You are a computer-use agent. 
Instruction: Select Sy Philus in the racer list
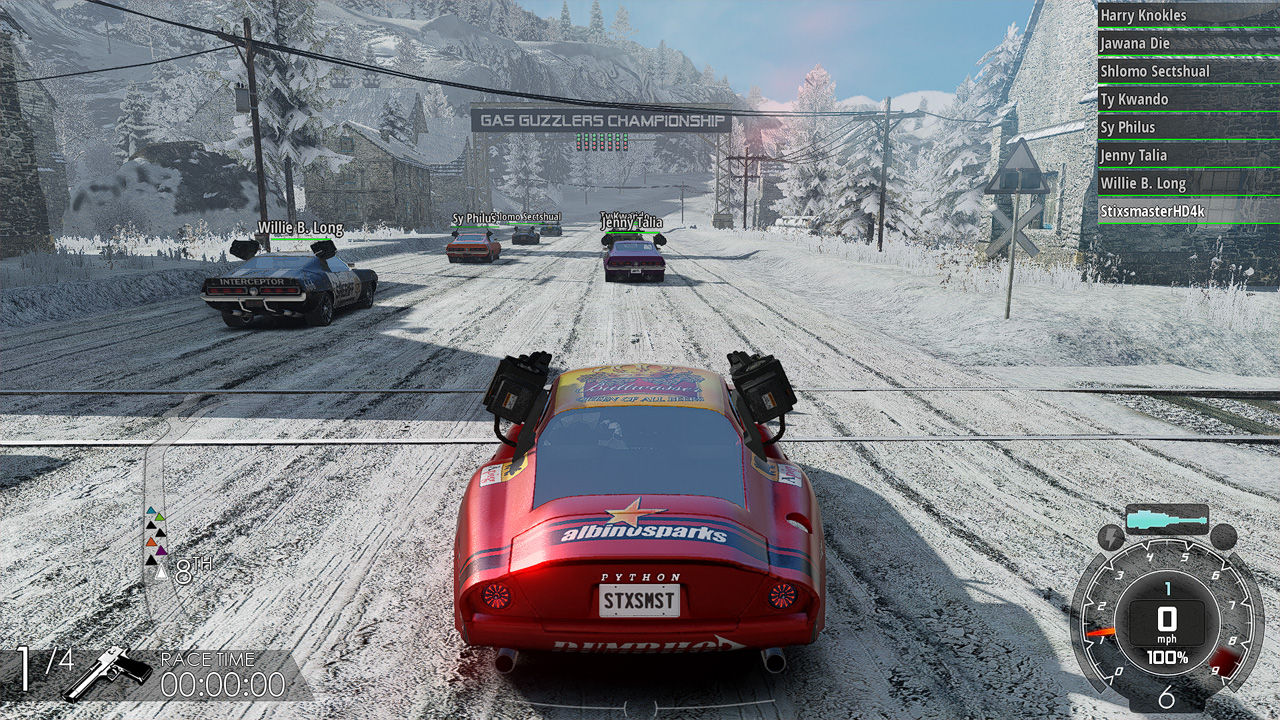click(x=1188, y=127)
